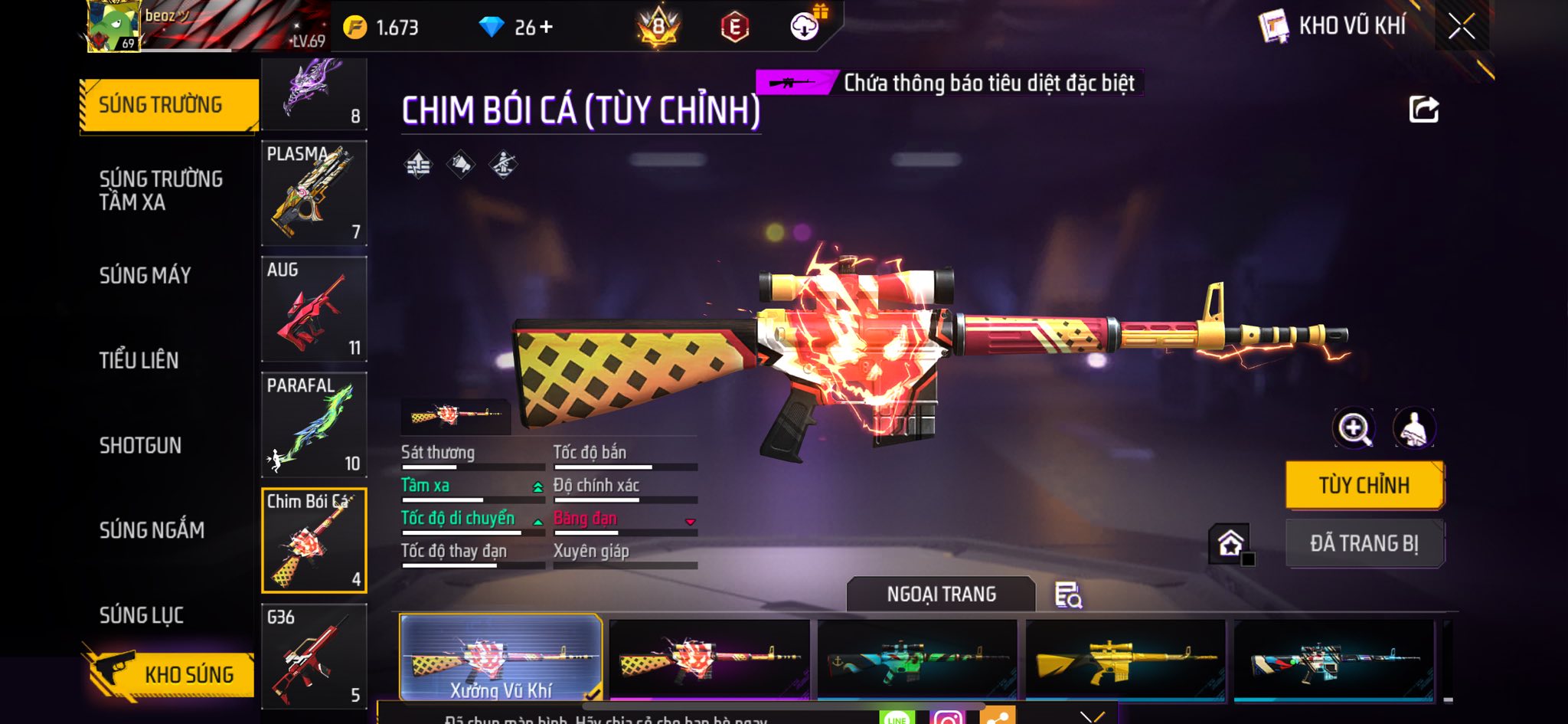Select the Shotgun category

click(x=140, y=445)
